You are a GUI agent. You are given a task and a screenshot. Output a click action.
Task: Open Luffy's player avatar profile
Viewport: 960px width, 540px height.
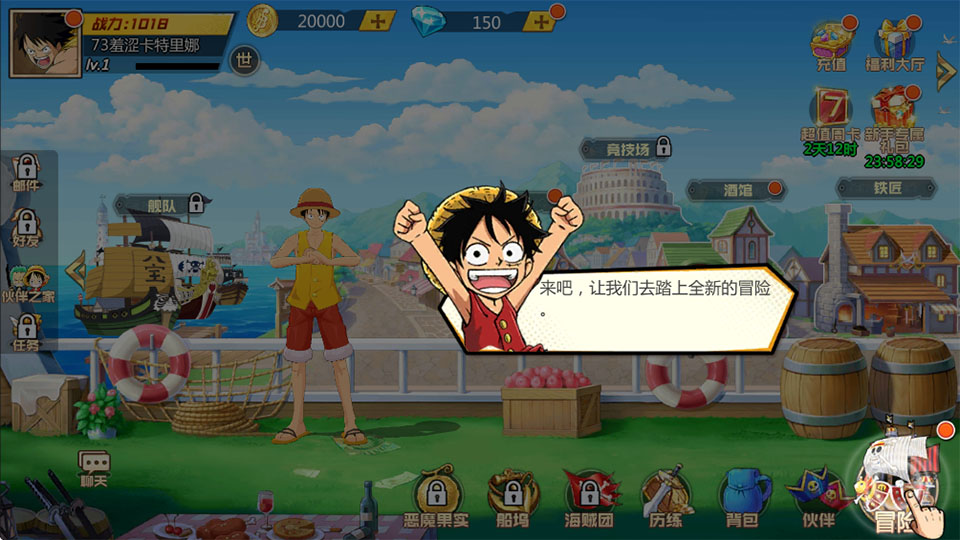(x=45, y=44)
